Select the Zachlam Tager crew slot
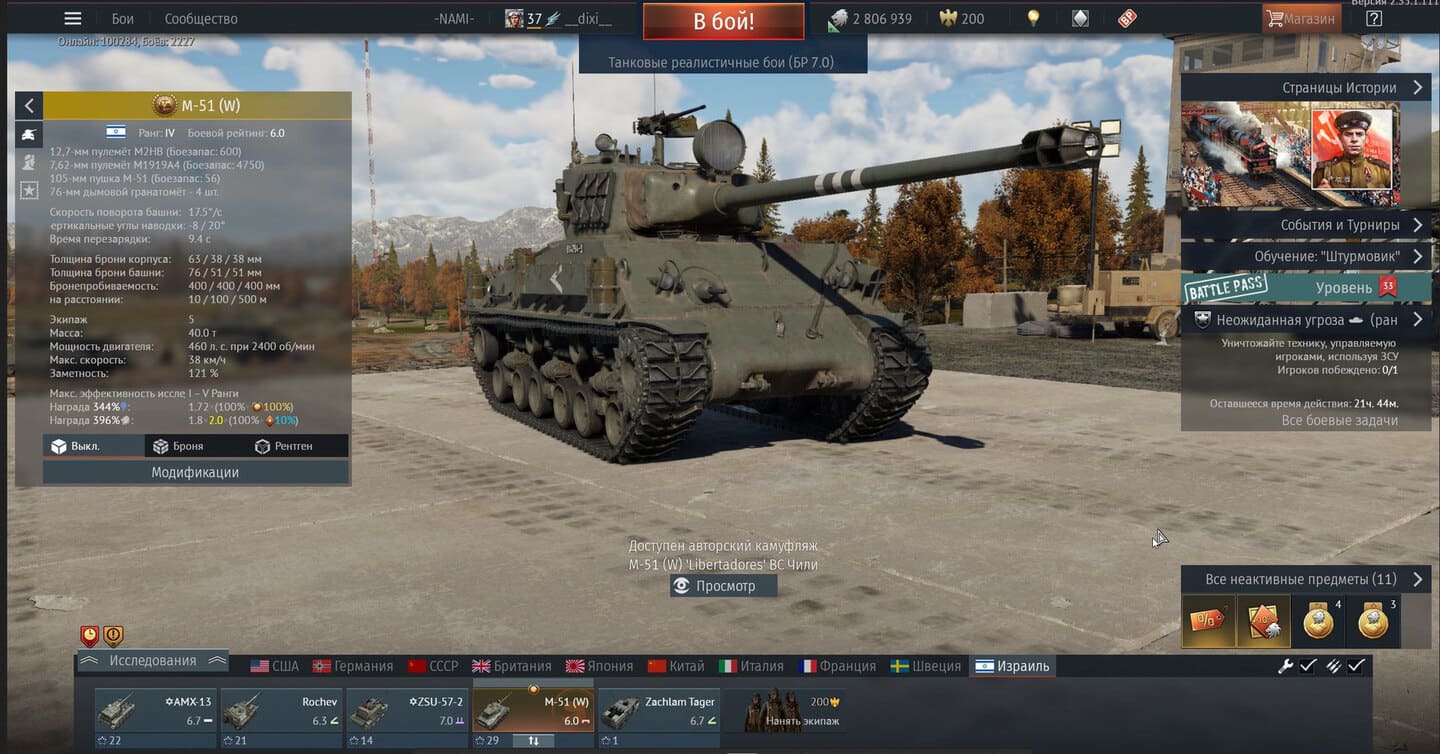1440x754 pixels. (x=659, y=712)
